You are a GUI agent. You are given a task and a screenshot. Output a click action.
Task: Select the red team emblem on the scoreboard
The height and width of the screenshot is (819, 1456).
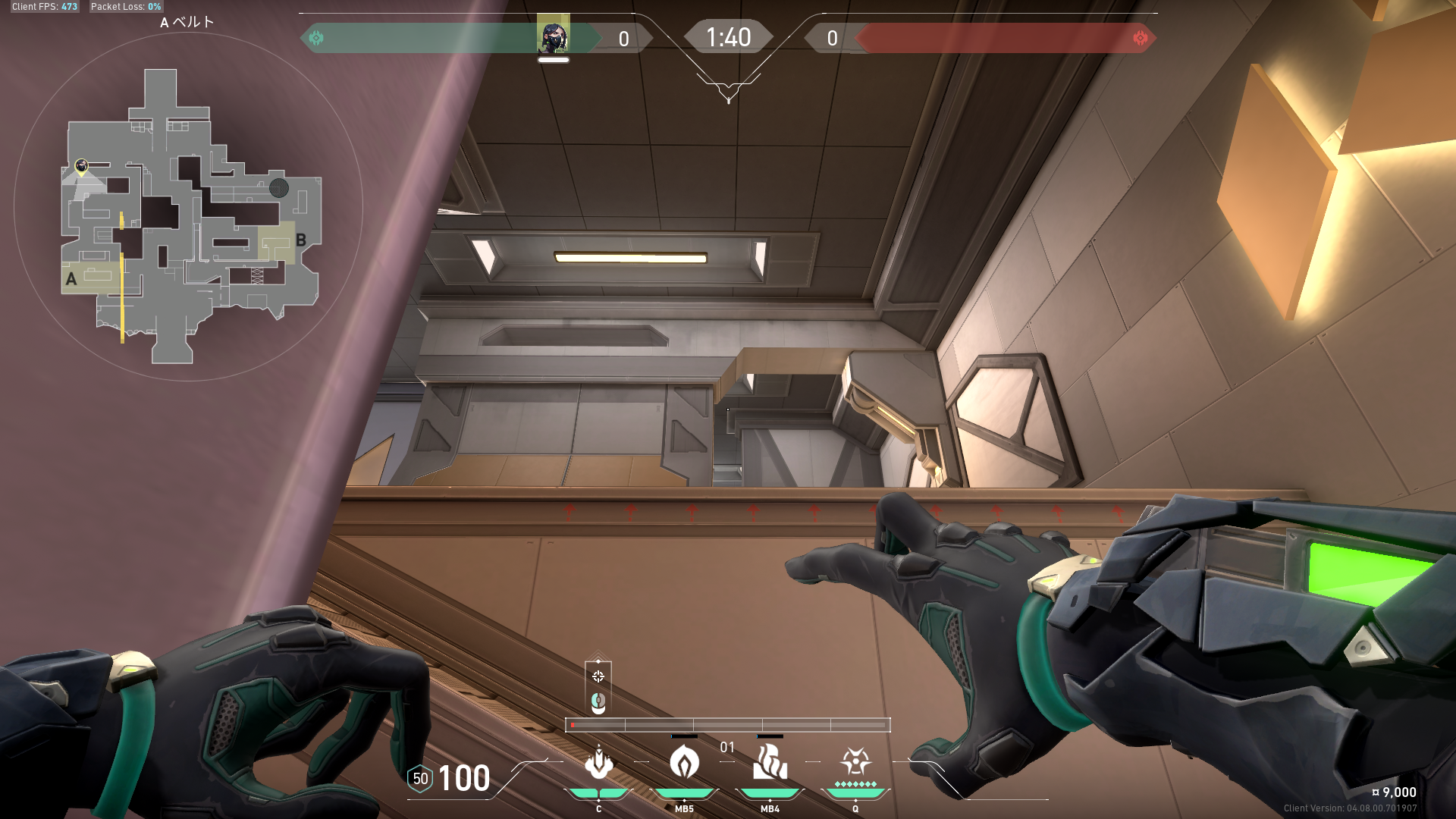click(x=1140, y=38)
